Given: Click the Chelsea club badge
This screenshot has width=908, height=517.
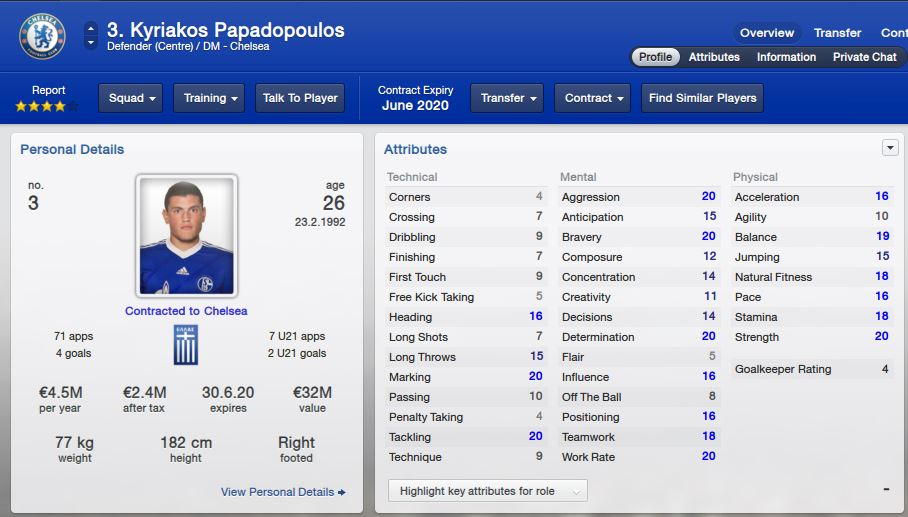Looking at the screenshot, I should click(x=42, y=36).
